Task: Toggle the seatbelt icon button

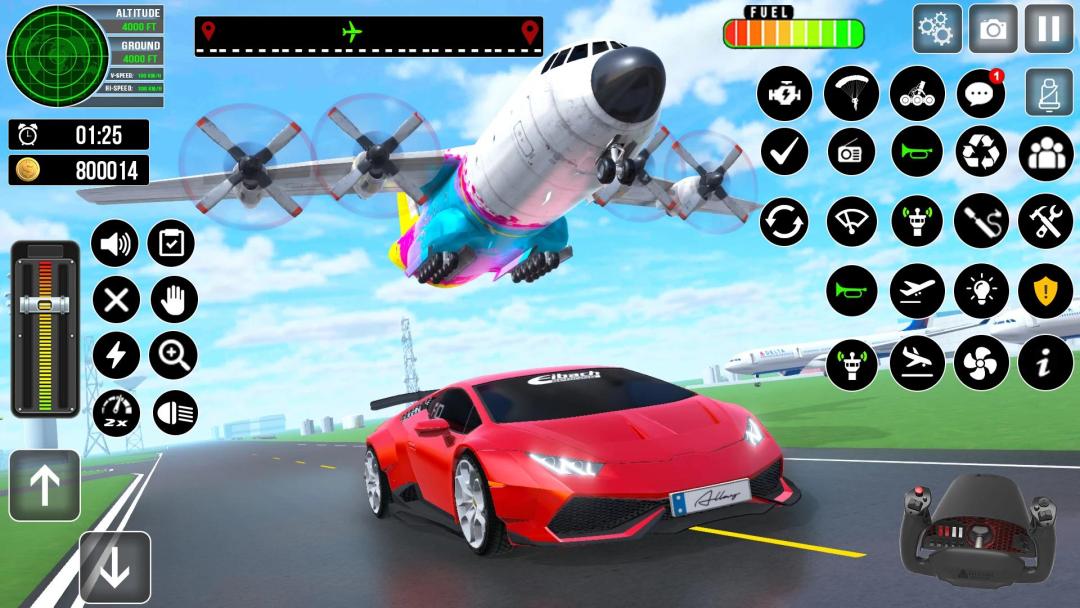Action: pyautogui.click(x=1048, y=92)
